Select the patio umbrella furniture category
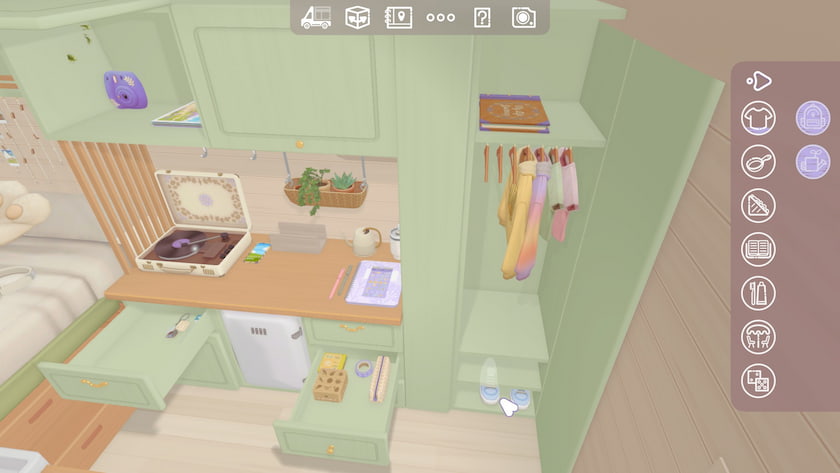This screenshot has height=473, width=840. coord(758,337)
